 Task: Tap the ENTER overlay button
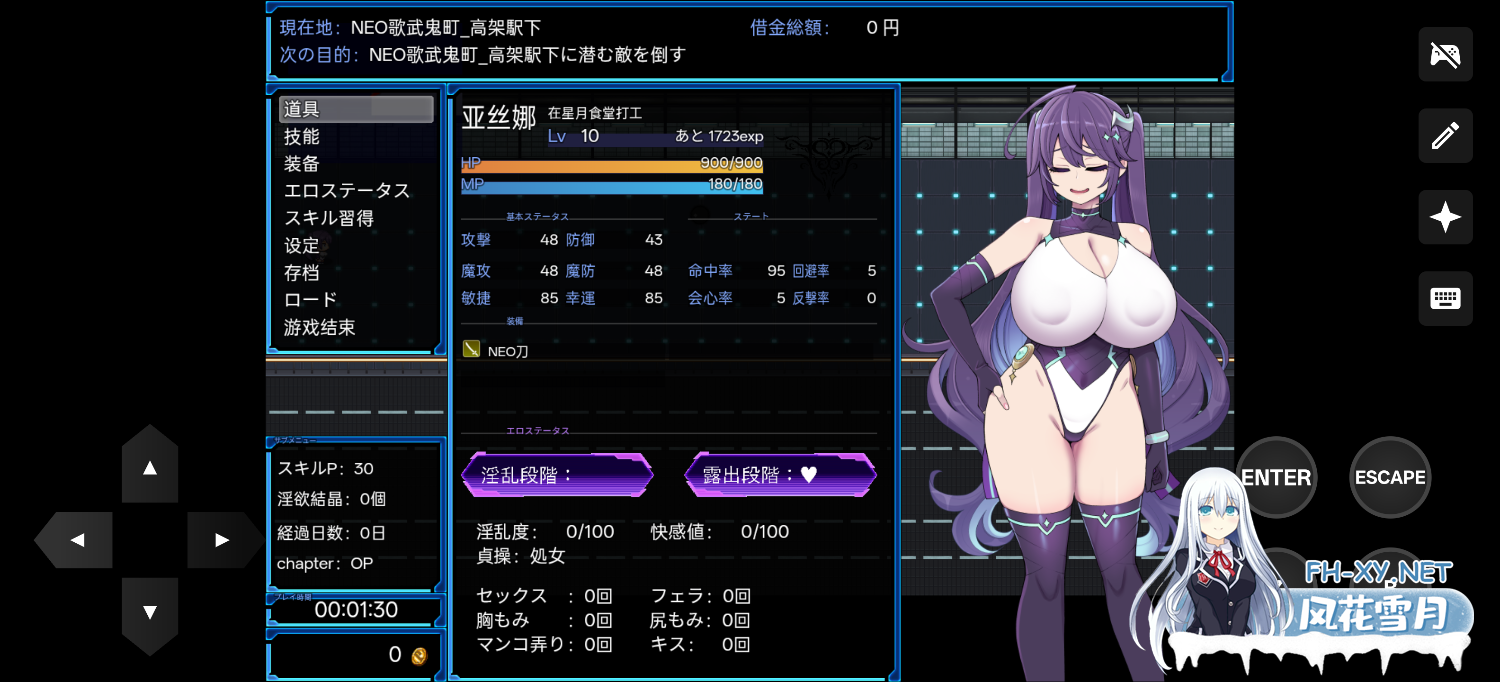click(x=1276, y=477)
